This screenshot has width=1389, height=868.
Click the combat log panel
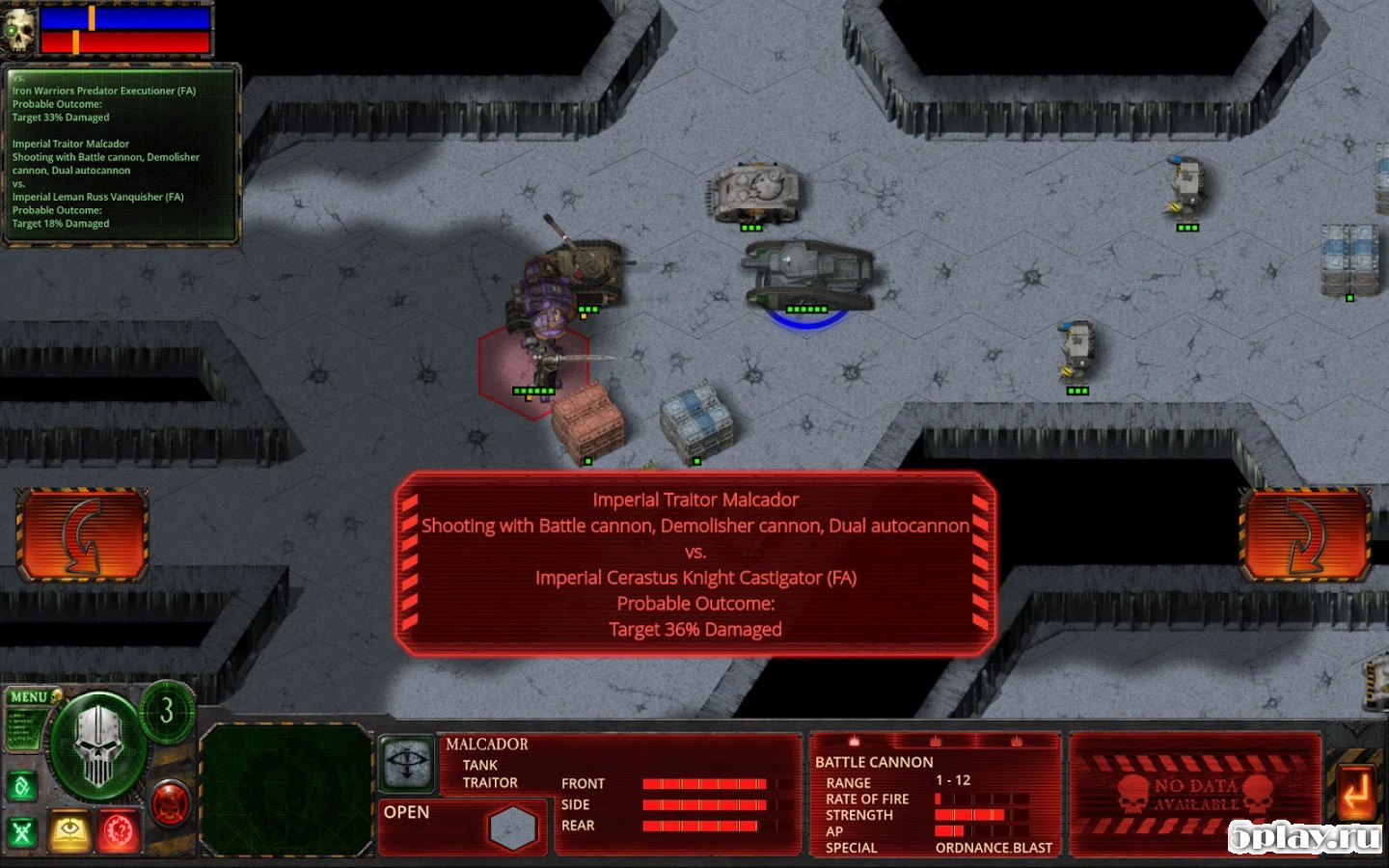(121, 154)
